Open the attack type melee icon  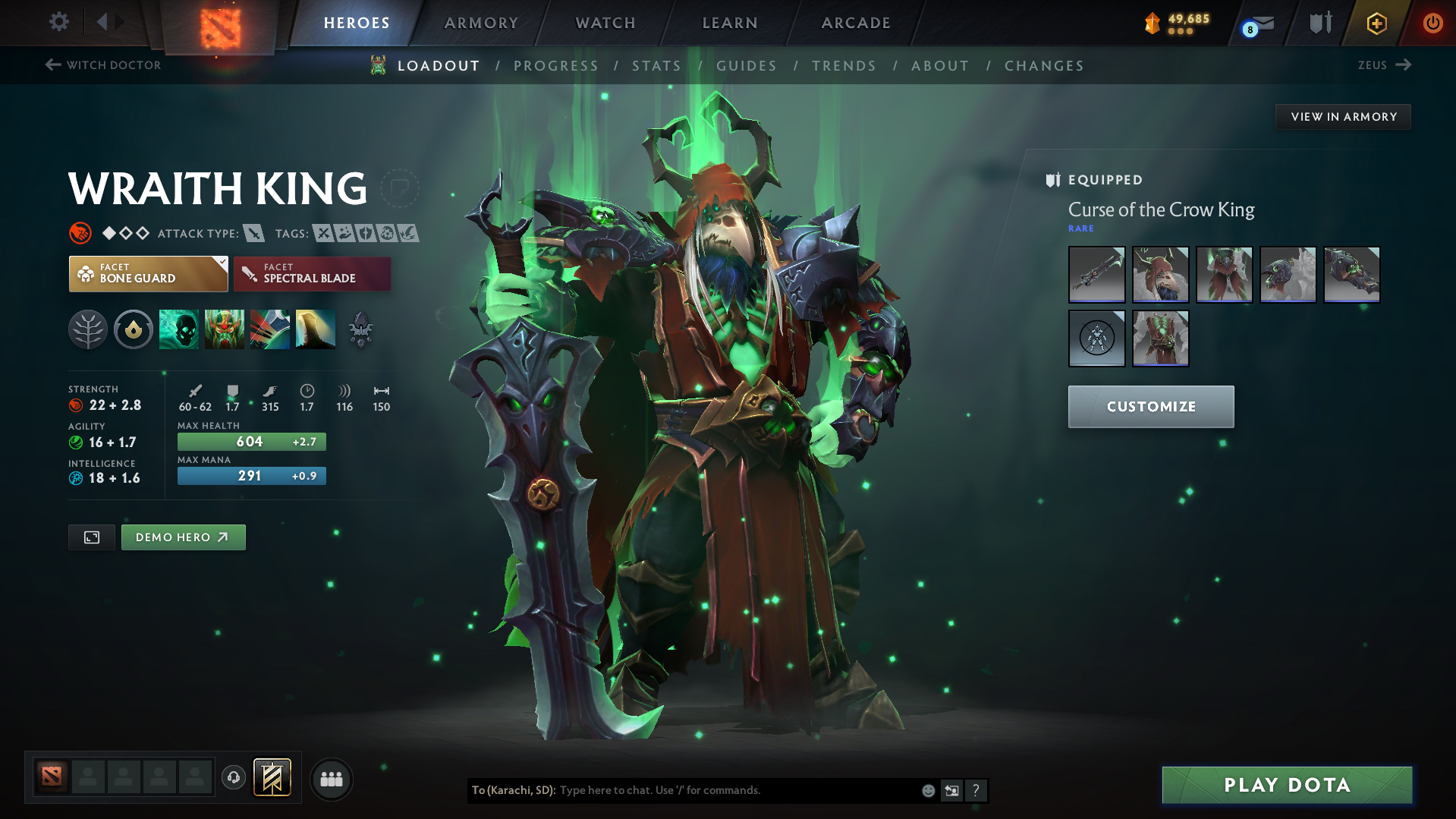254,234
